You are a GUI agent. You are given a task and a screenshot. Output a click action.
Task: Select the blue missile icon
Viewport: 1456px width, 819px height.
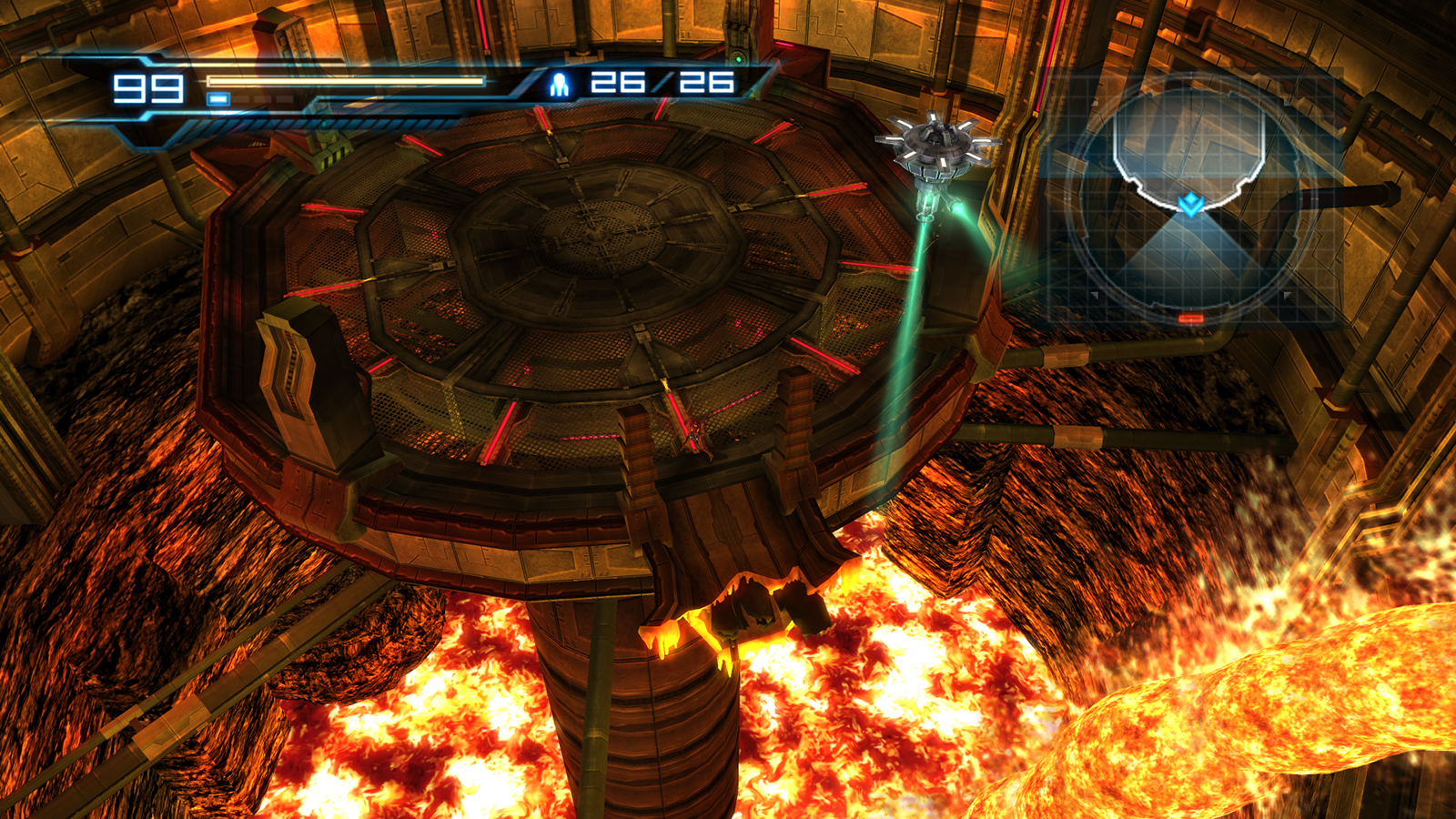click(x=560, y=85)
